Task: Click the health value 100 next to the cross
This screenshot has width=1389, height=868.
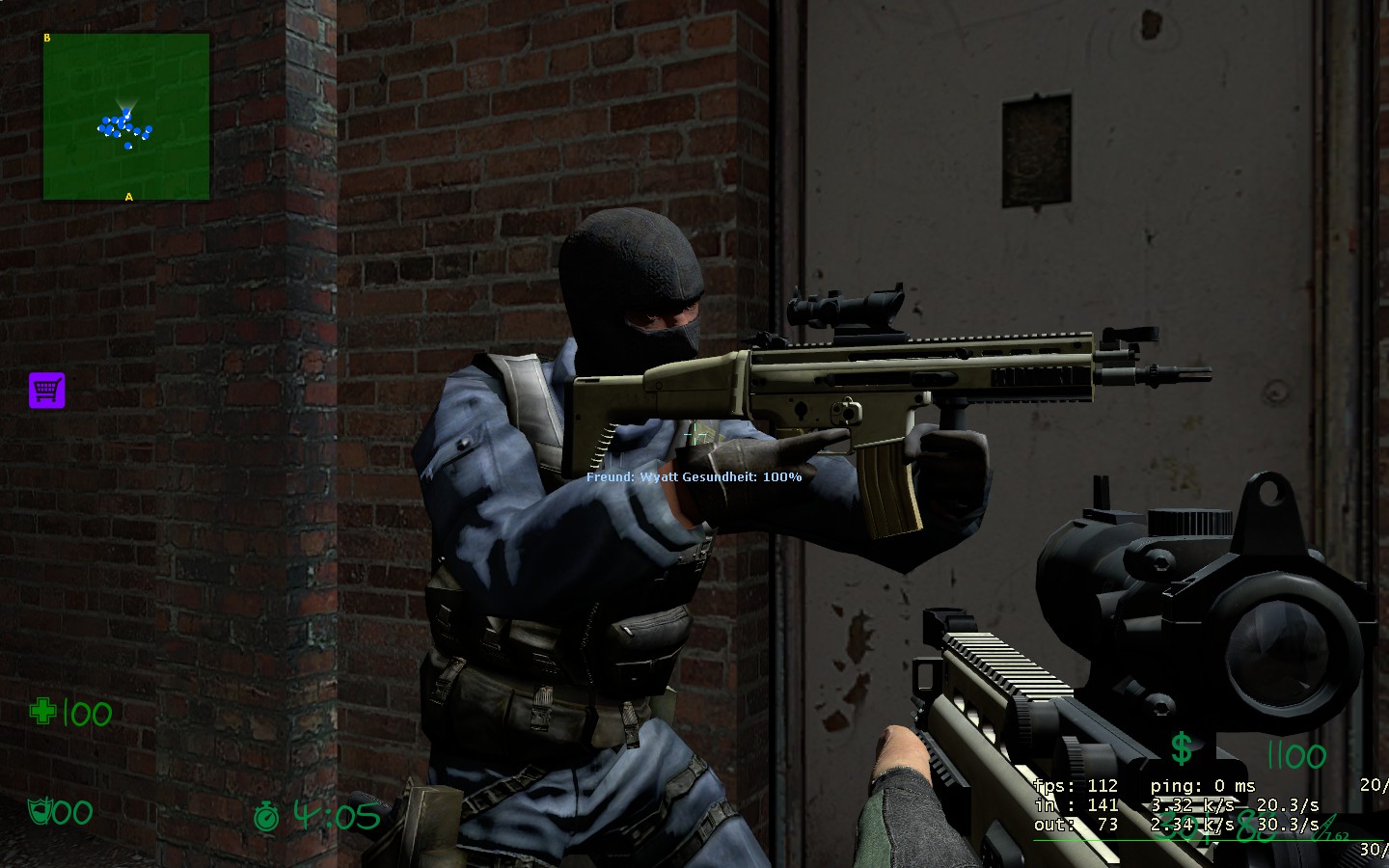Action: (x=86, y=715)
